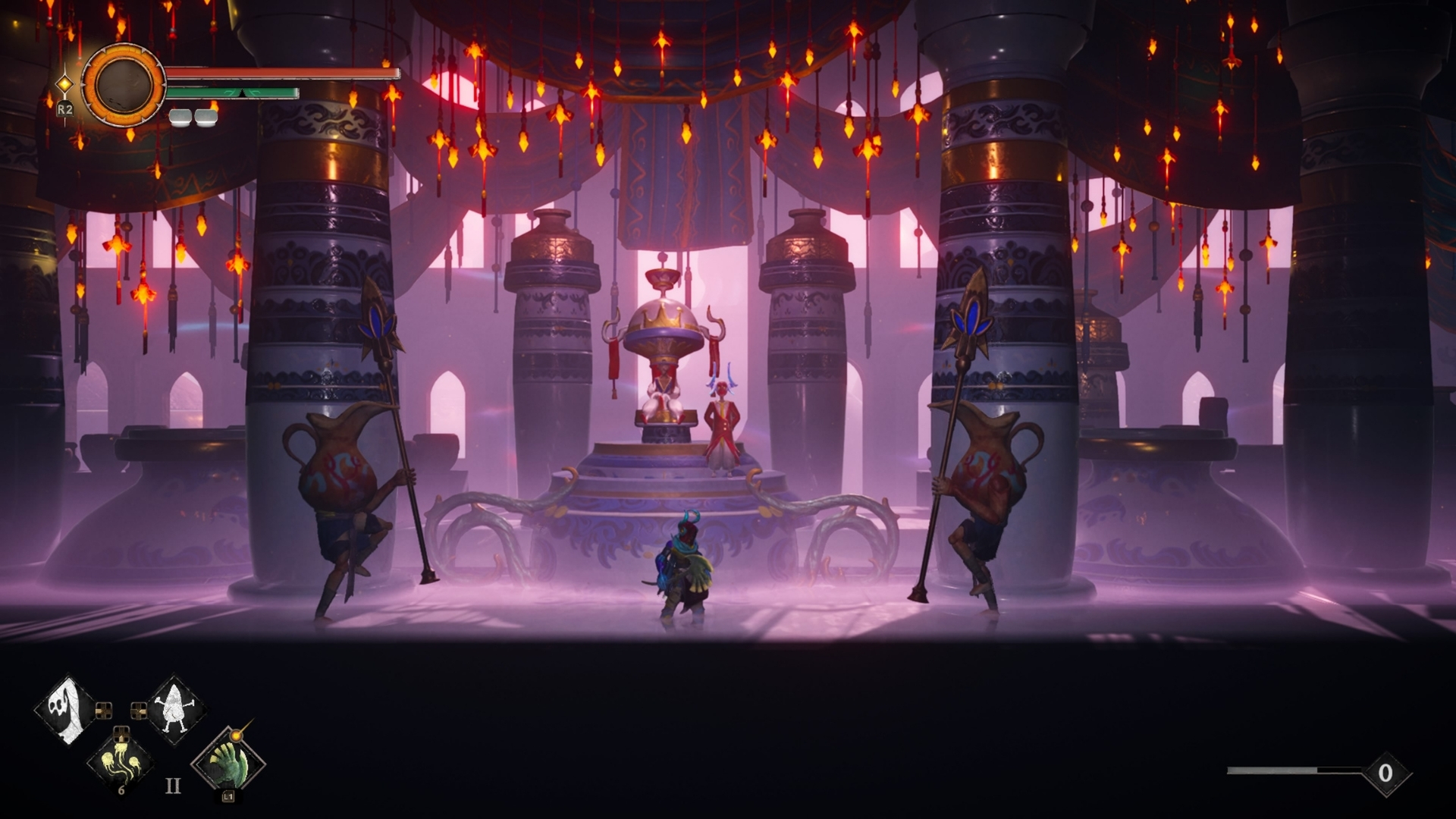This screenshot has height=819, width=1456.
Task: Click the orange ring portrait medallion
Action: click(124, 85)
